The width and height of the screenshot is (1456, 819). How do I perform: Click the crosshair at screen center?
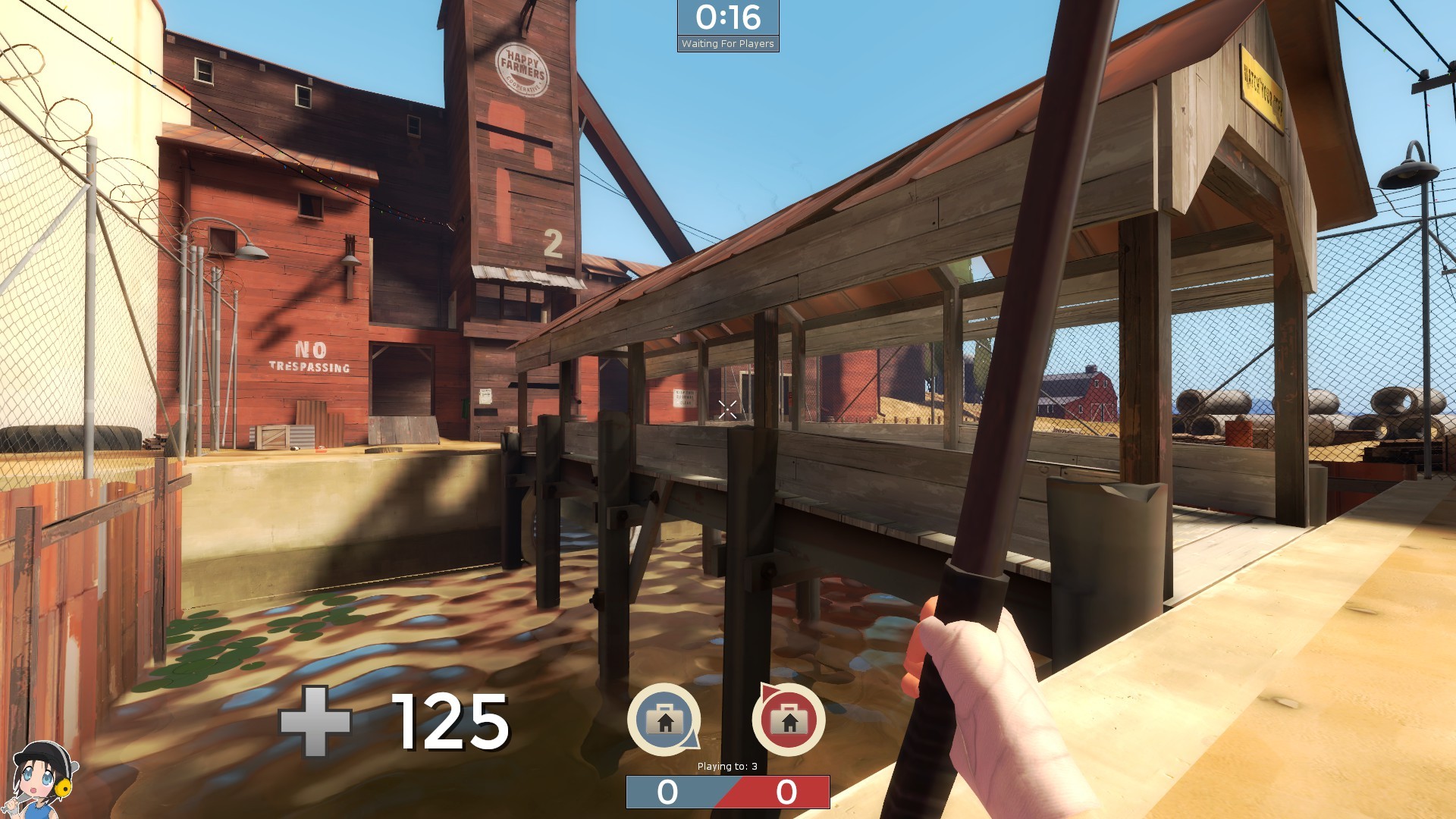(726, 409)
